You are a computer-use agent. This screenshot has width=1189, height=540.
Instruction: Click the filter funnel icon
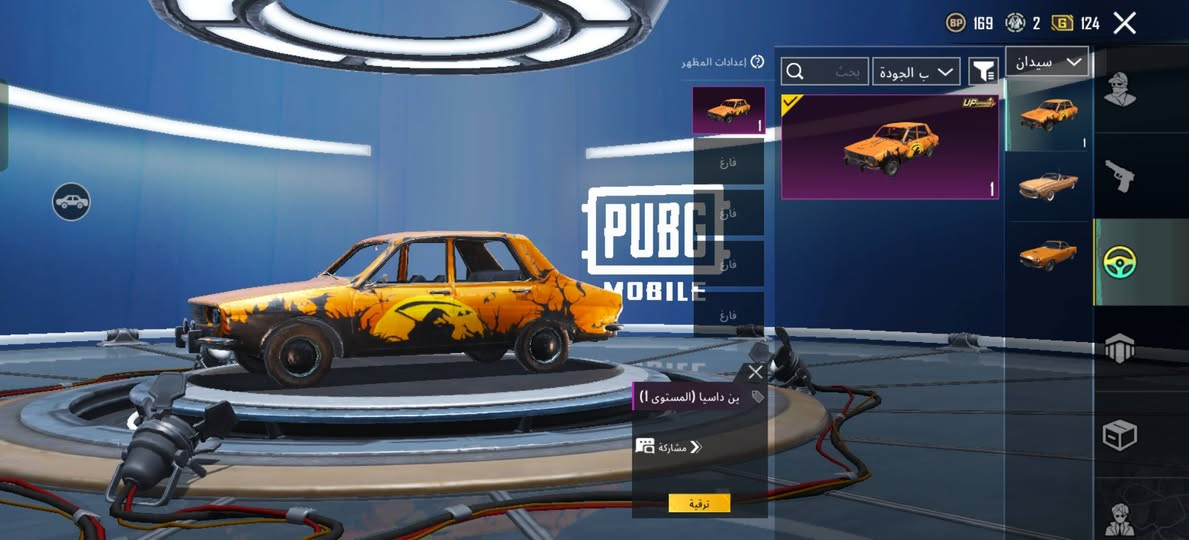(x=984, y=71)
